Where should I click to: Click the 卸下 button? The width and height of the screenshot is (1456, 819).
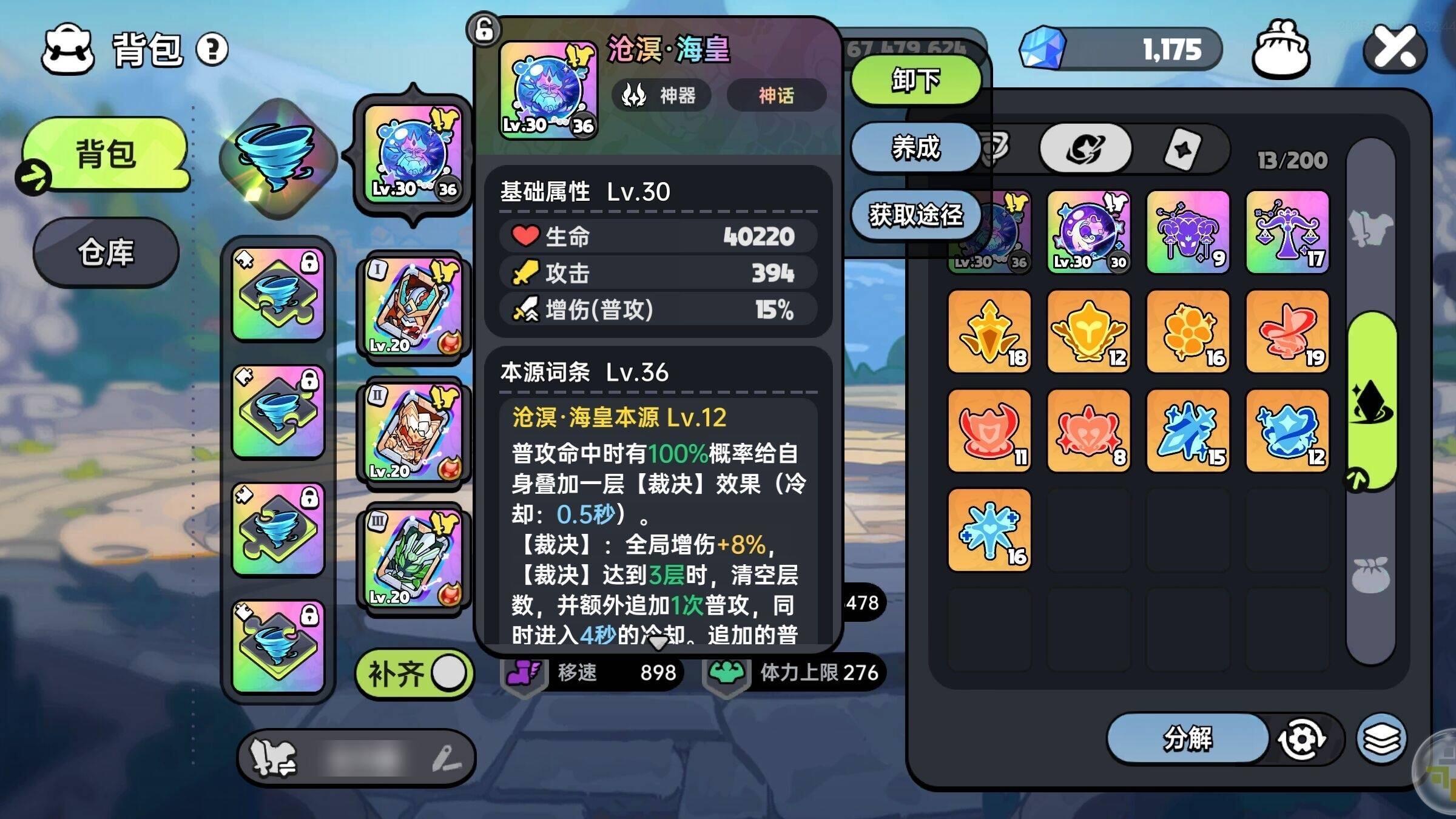pyautogui.click(x=916, y=81)
